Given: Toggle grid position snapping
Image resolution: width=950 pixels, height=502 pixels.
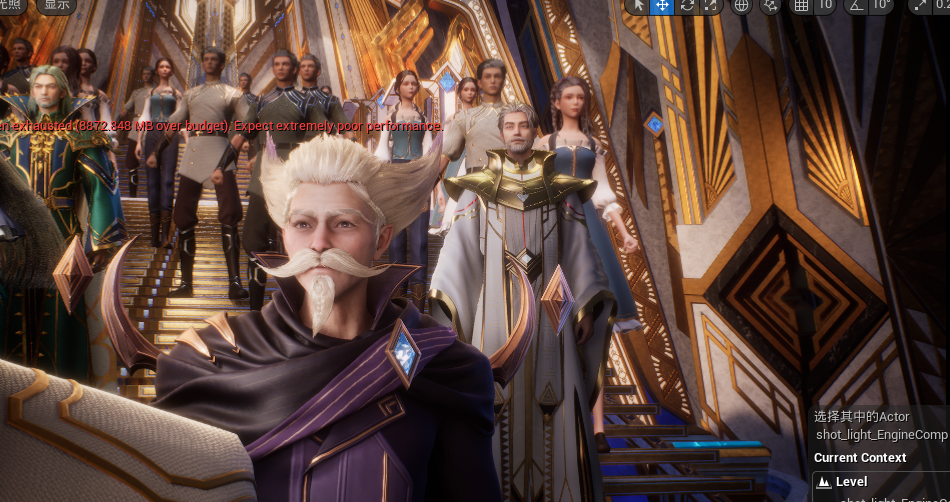Looking at the screenshot, I should pos(801,5).
